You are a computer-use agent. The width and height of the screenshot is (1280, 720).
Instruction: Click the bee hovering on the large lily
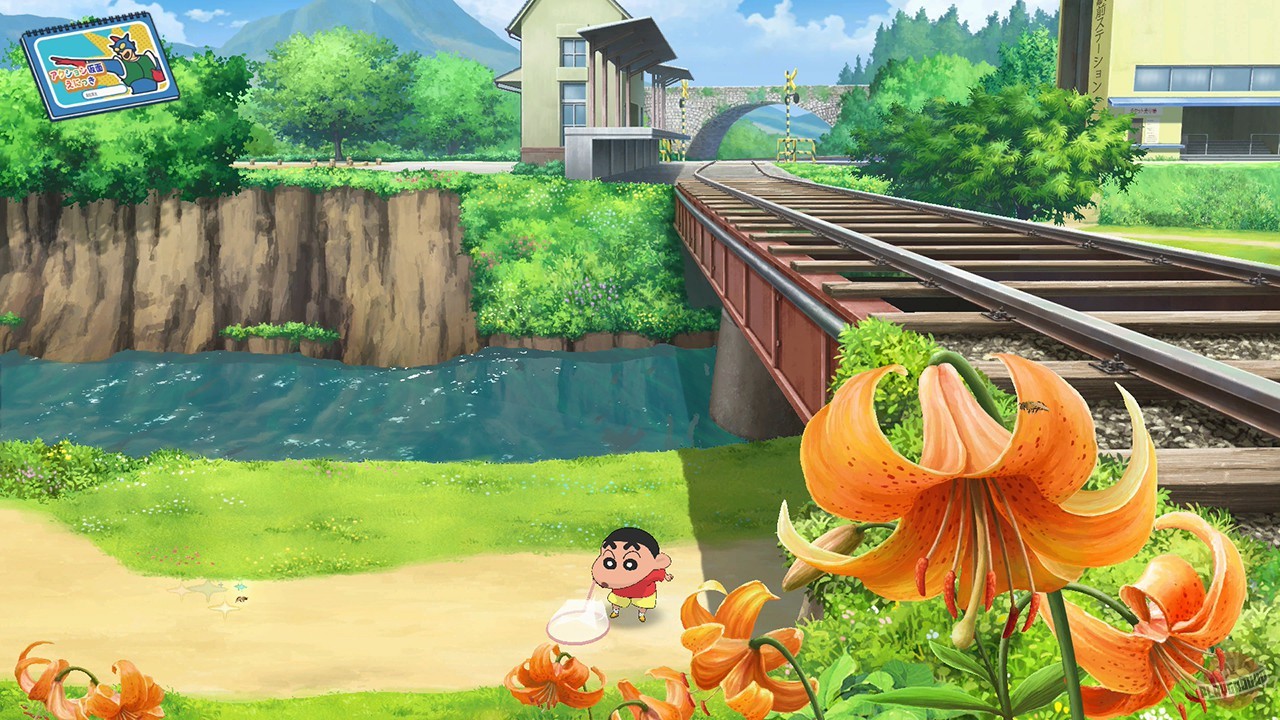pyautogui.click(x=1032, y=408)
